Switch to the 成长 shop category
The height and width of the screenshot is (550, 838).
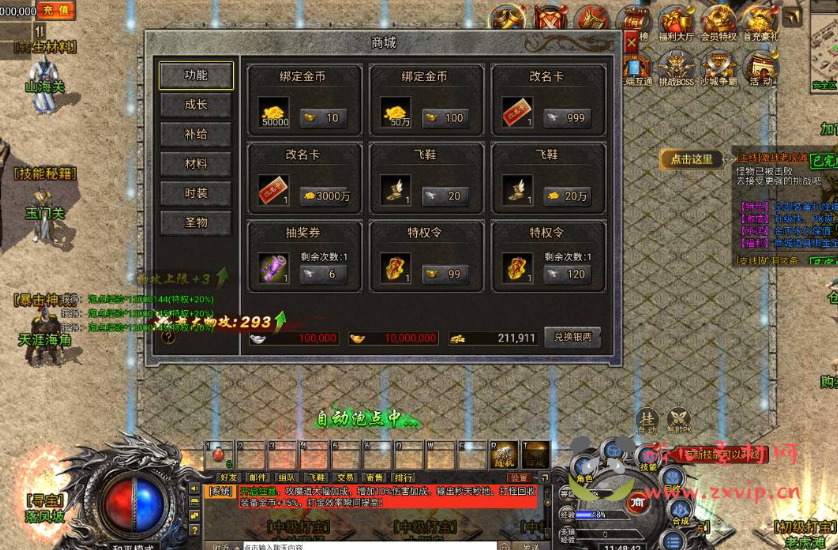pyautogui.click(x=196, y=105)
